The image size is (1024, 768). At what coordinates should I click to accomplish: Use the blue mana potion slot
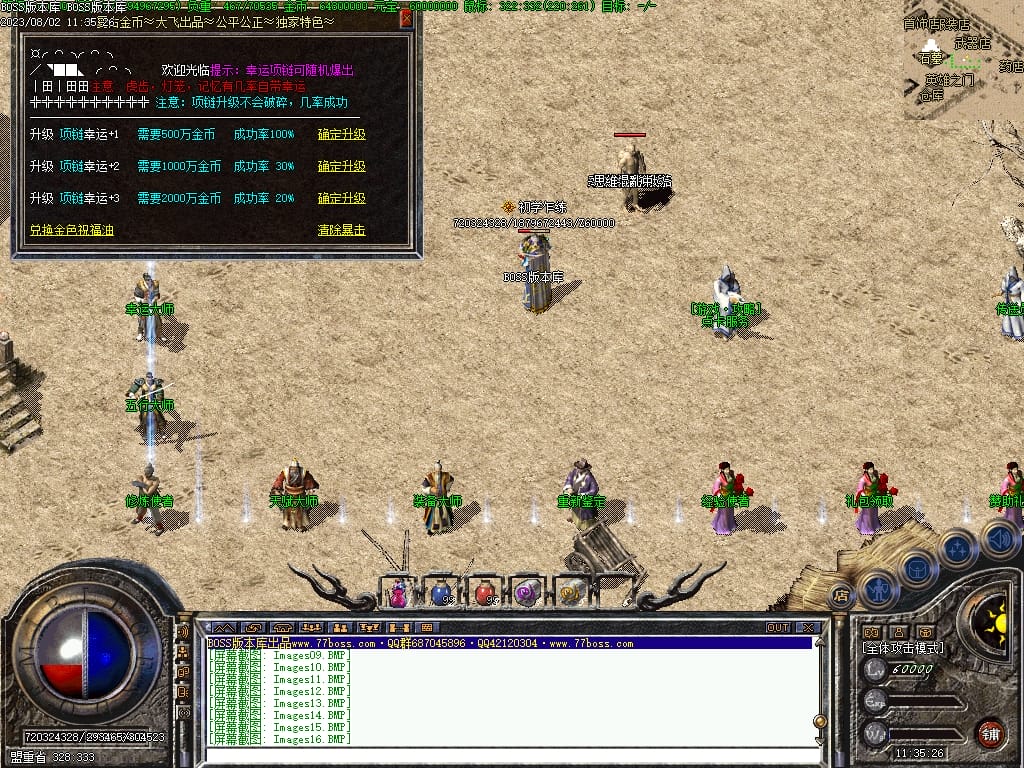click(441, 593)
